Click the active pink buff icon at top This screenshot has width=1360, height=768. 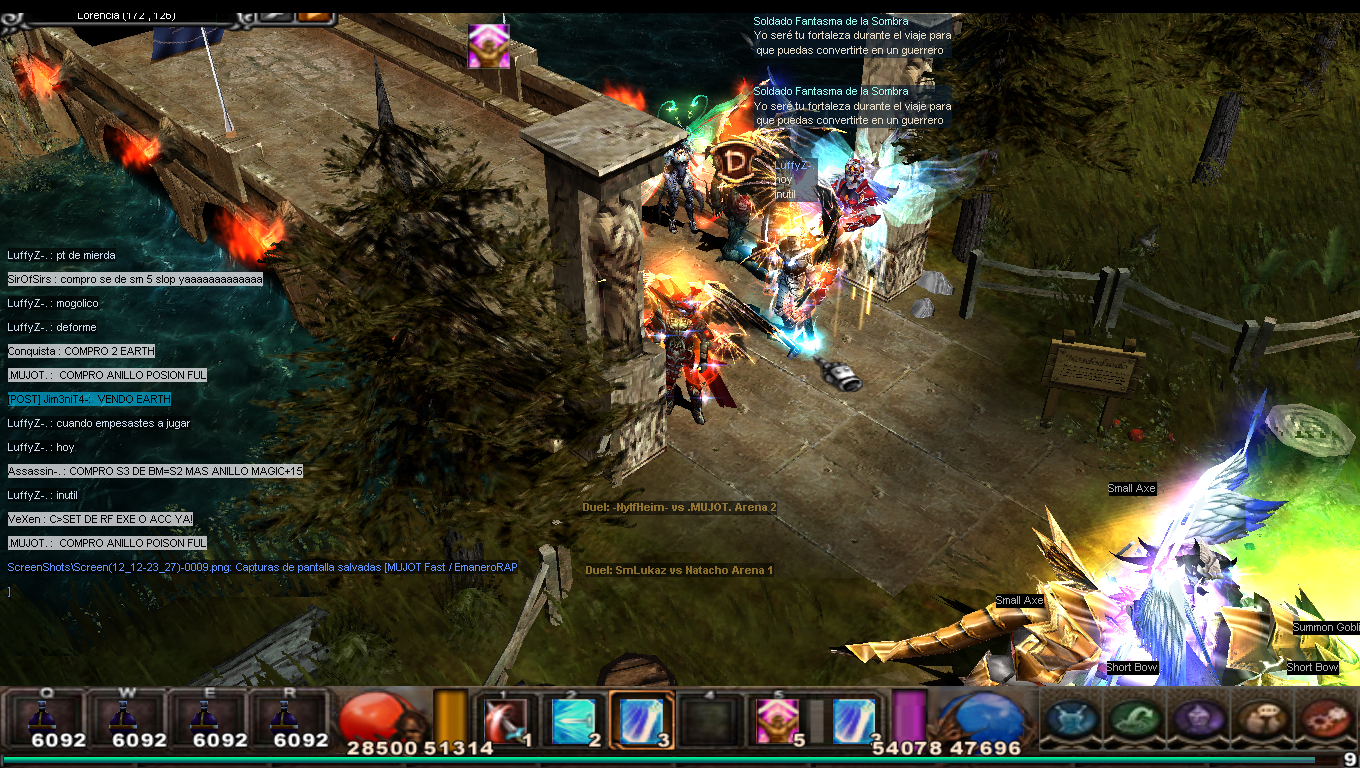489,46
